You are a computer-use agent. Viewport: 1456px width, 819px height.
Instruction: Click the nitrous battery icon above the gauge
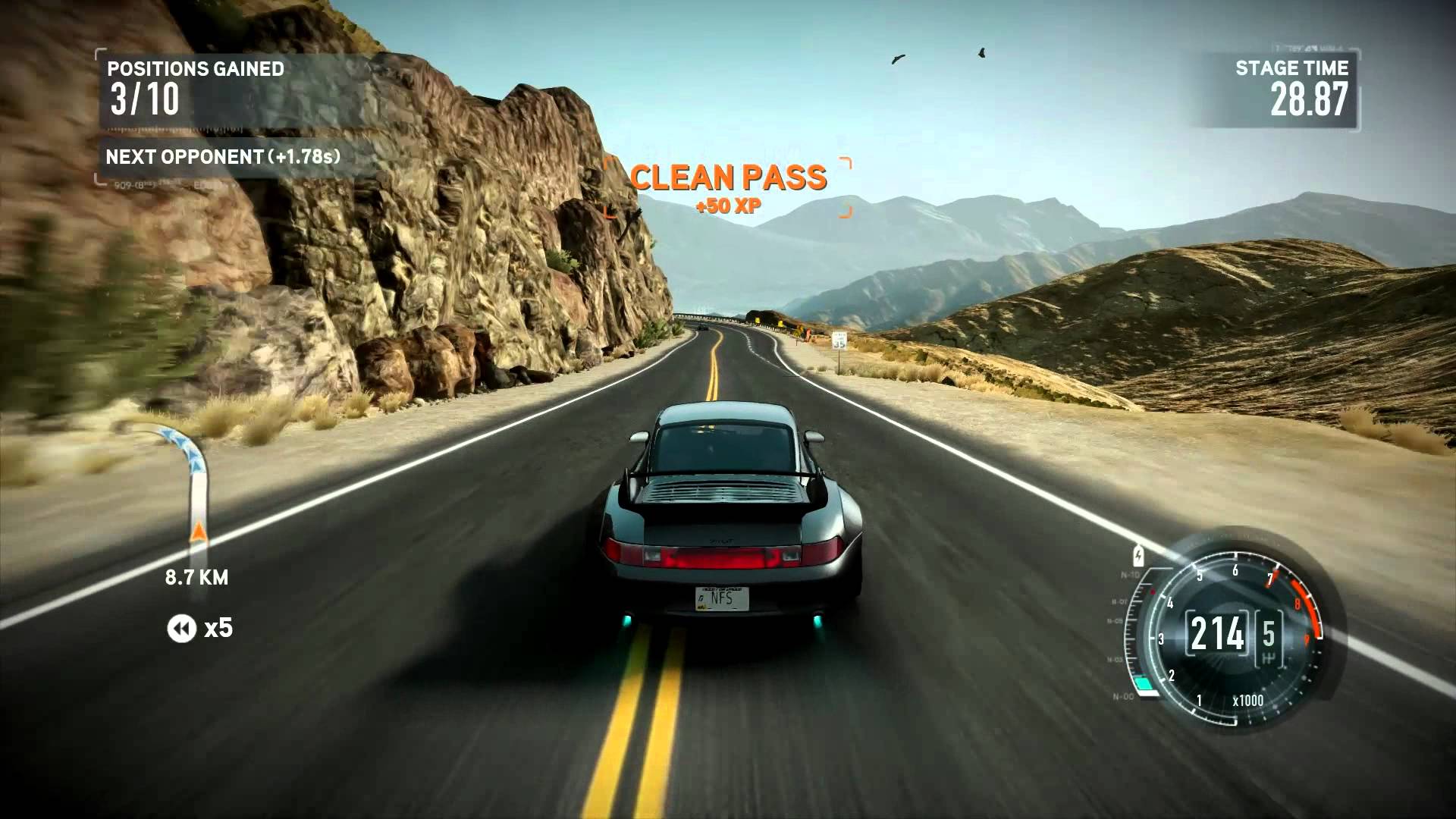pos(1138,556)
